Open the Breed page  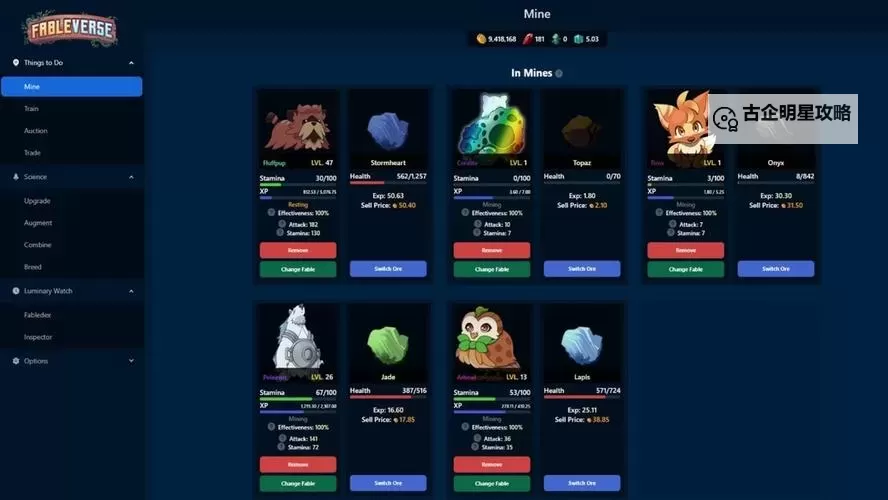point(32,267)
